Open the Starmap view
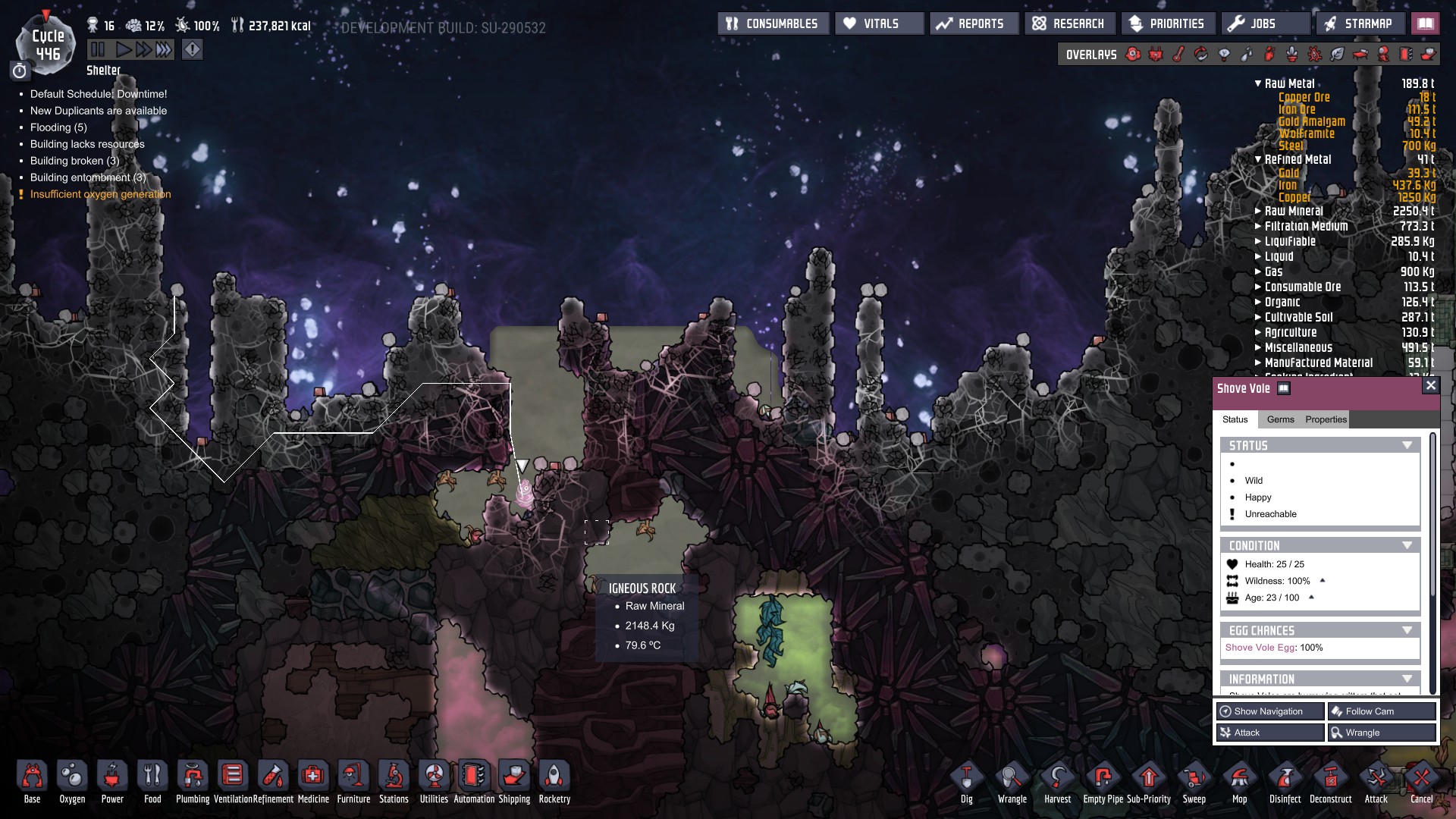Screen dimensions: 1456x819 1359,24
